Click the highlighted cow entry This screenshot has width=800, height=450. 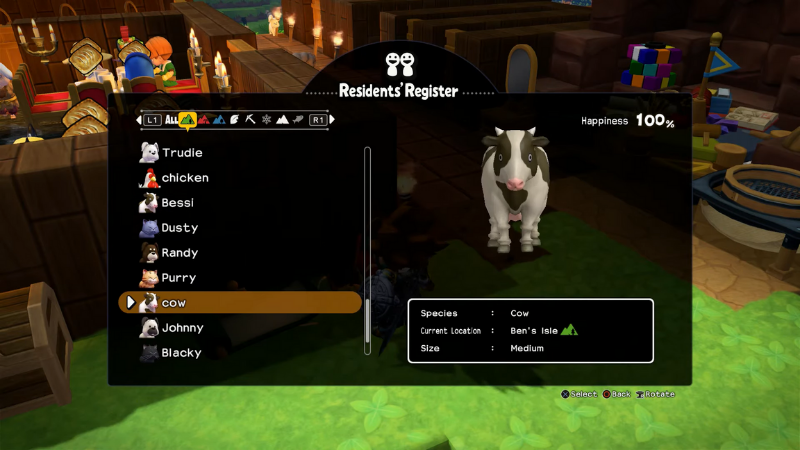(240, 303)
